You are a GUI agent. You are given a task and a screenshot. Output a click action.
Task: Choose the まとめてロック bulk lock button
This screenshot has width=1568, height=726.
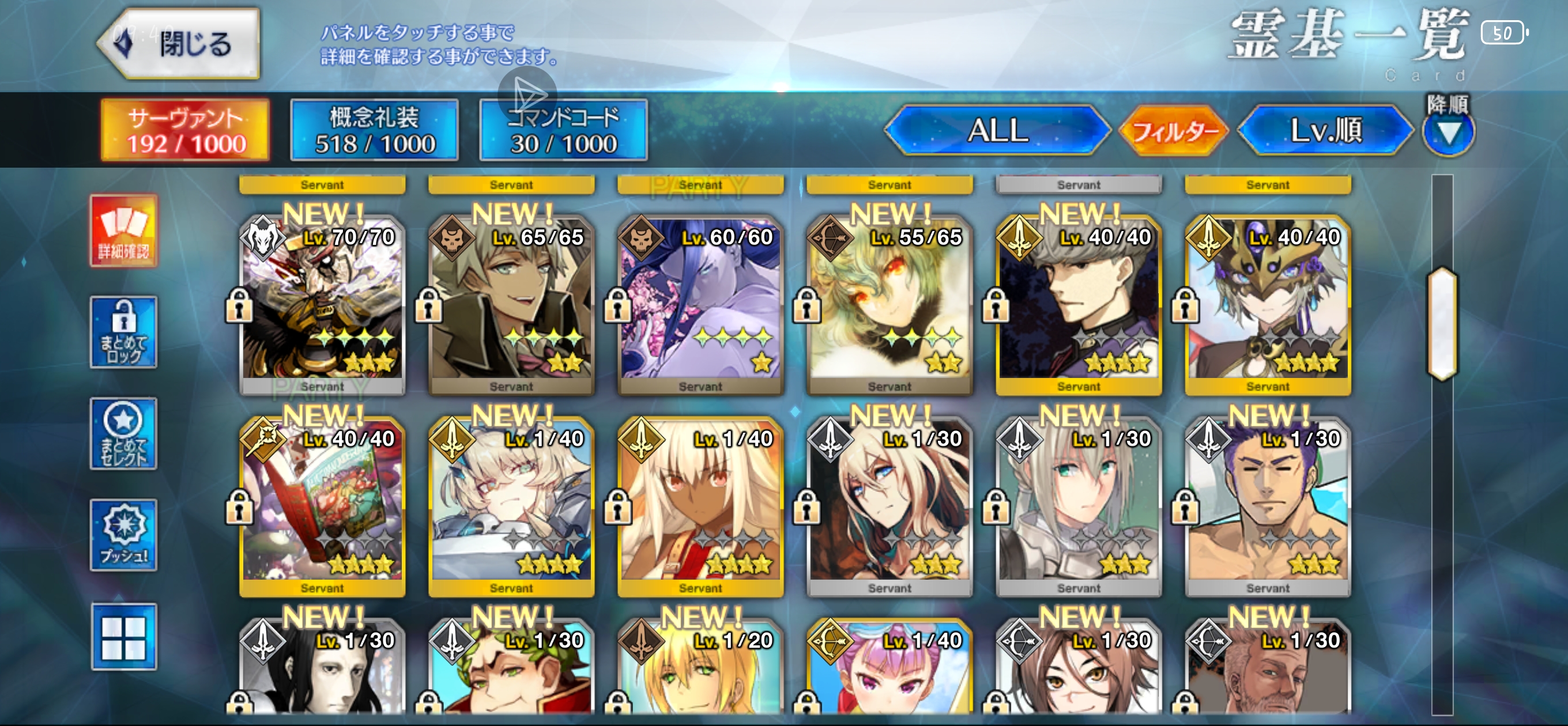pos(124,332)
